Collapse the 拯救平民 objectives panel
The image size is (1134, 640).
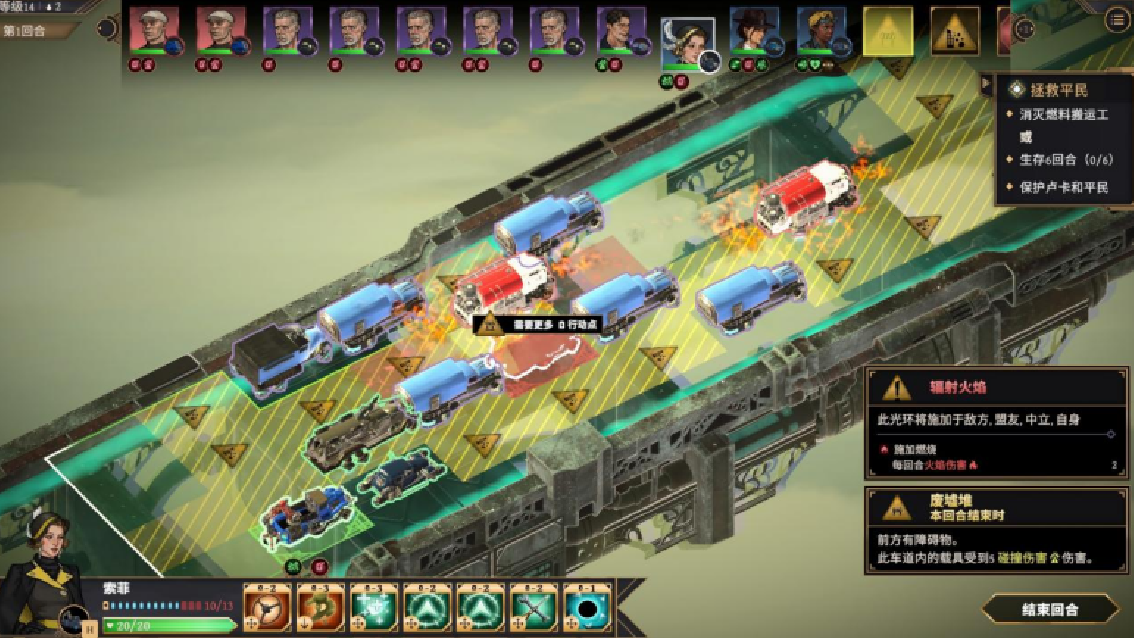tap(986, 86)
